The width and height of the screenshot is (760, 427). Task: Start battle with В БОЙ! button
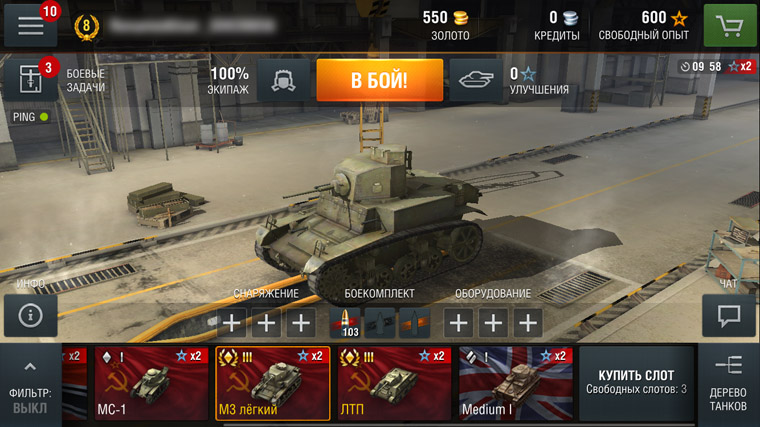(379, 80)
